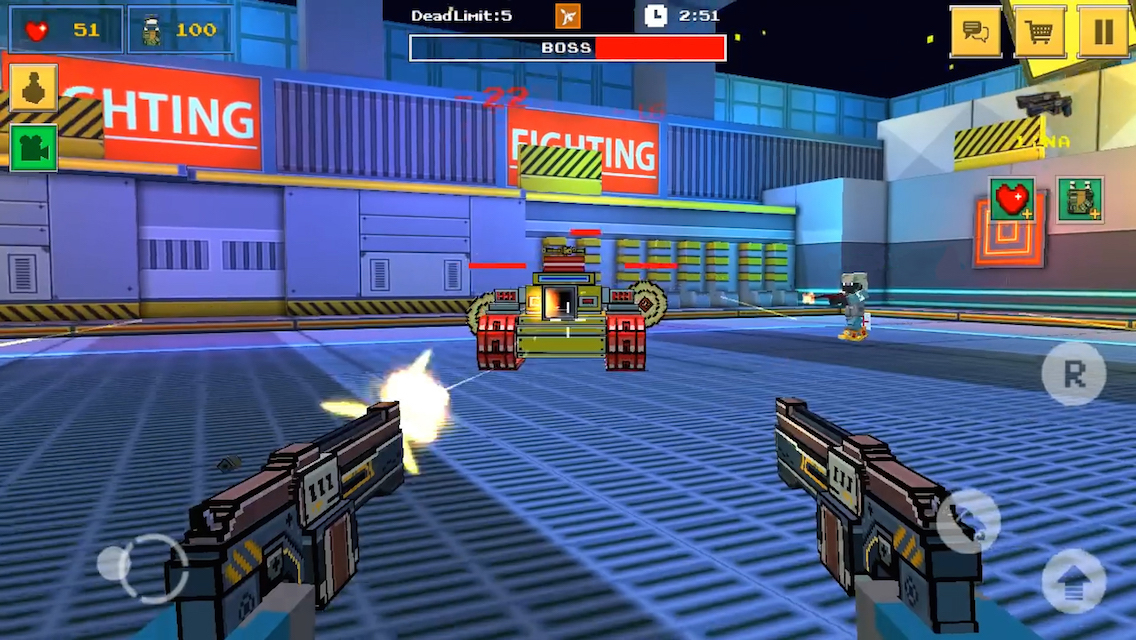Tap the round fire button near right pistol

(x=968, y=520)
